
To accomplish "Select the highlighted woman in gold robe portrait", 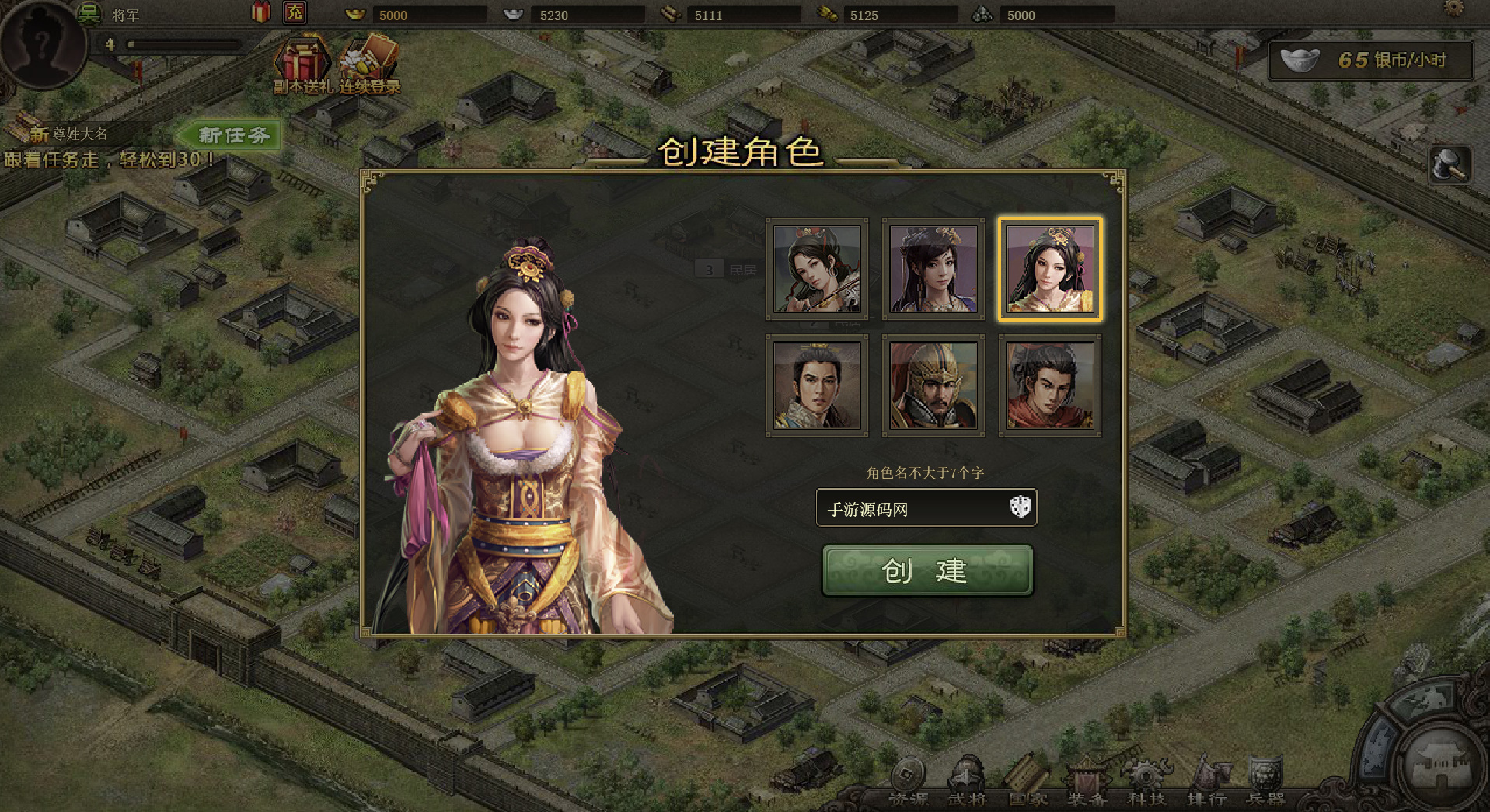I will point(1050,269).
